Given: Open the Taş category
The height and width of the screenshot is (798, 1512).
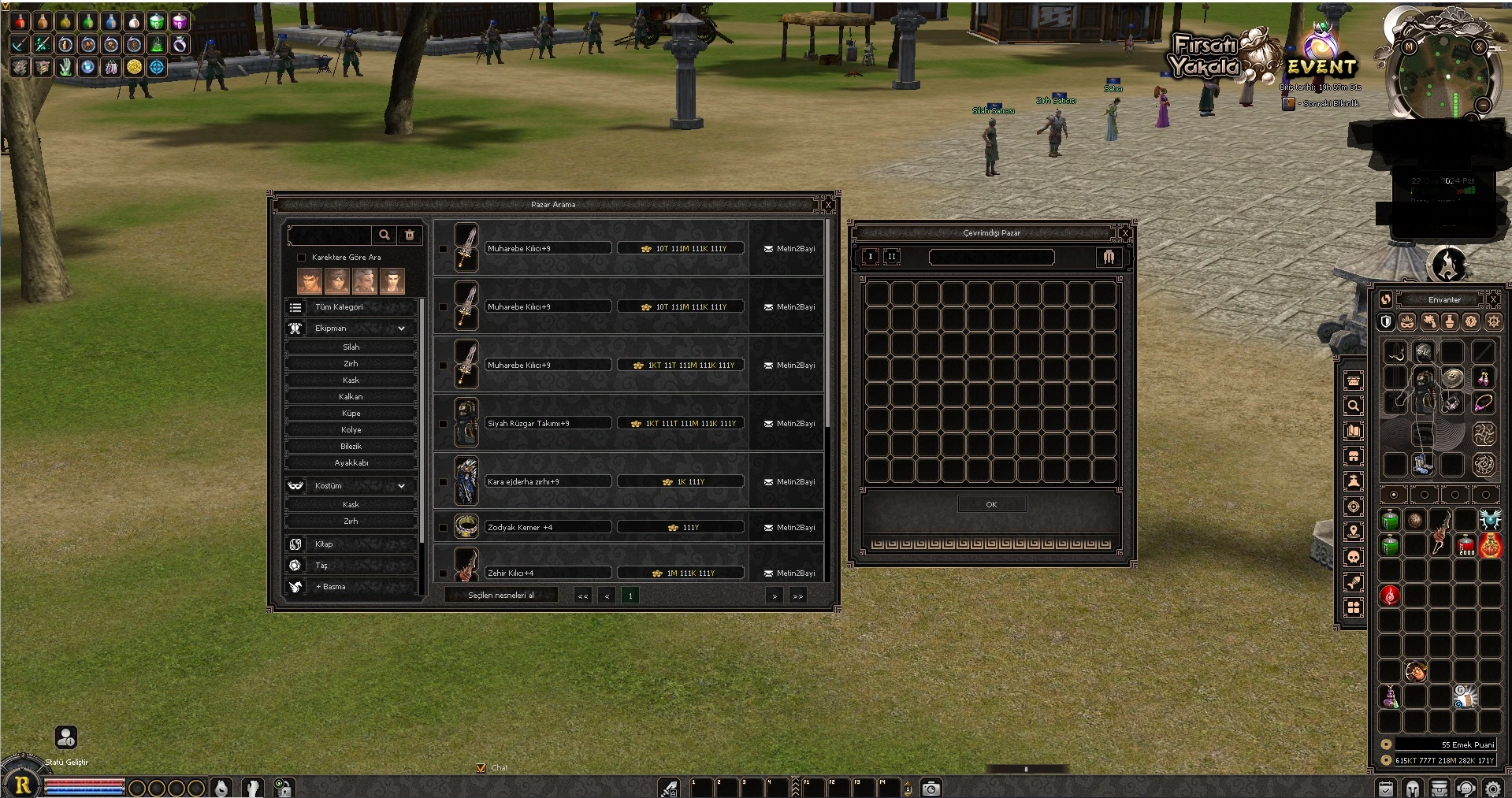Looking at the screenshot, I should coord(351,566).
